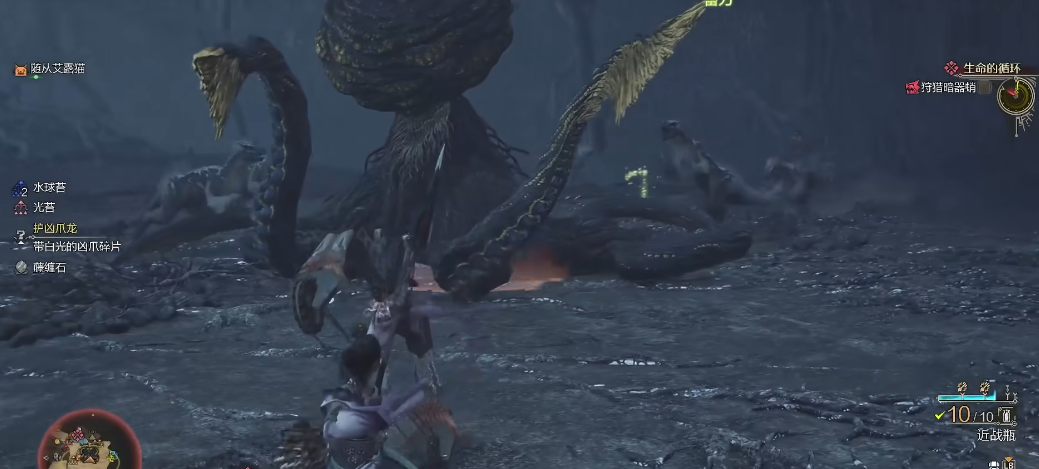Viewport: 1039px width, 469px height.
Task: Select the 带白光的凶爪碎片 pickup entry
Action: point(76,246)
